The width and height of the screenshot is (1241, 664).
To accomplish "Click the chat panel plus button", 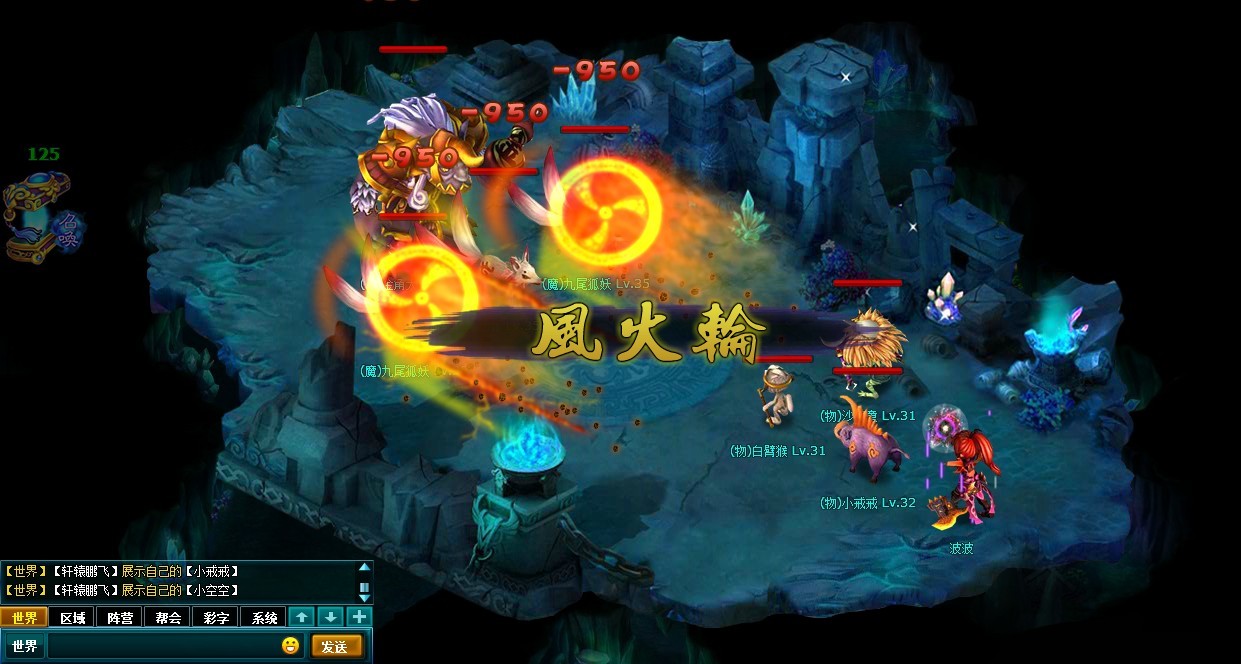I will tap(359, 617).
